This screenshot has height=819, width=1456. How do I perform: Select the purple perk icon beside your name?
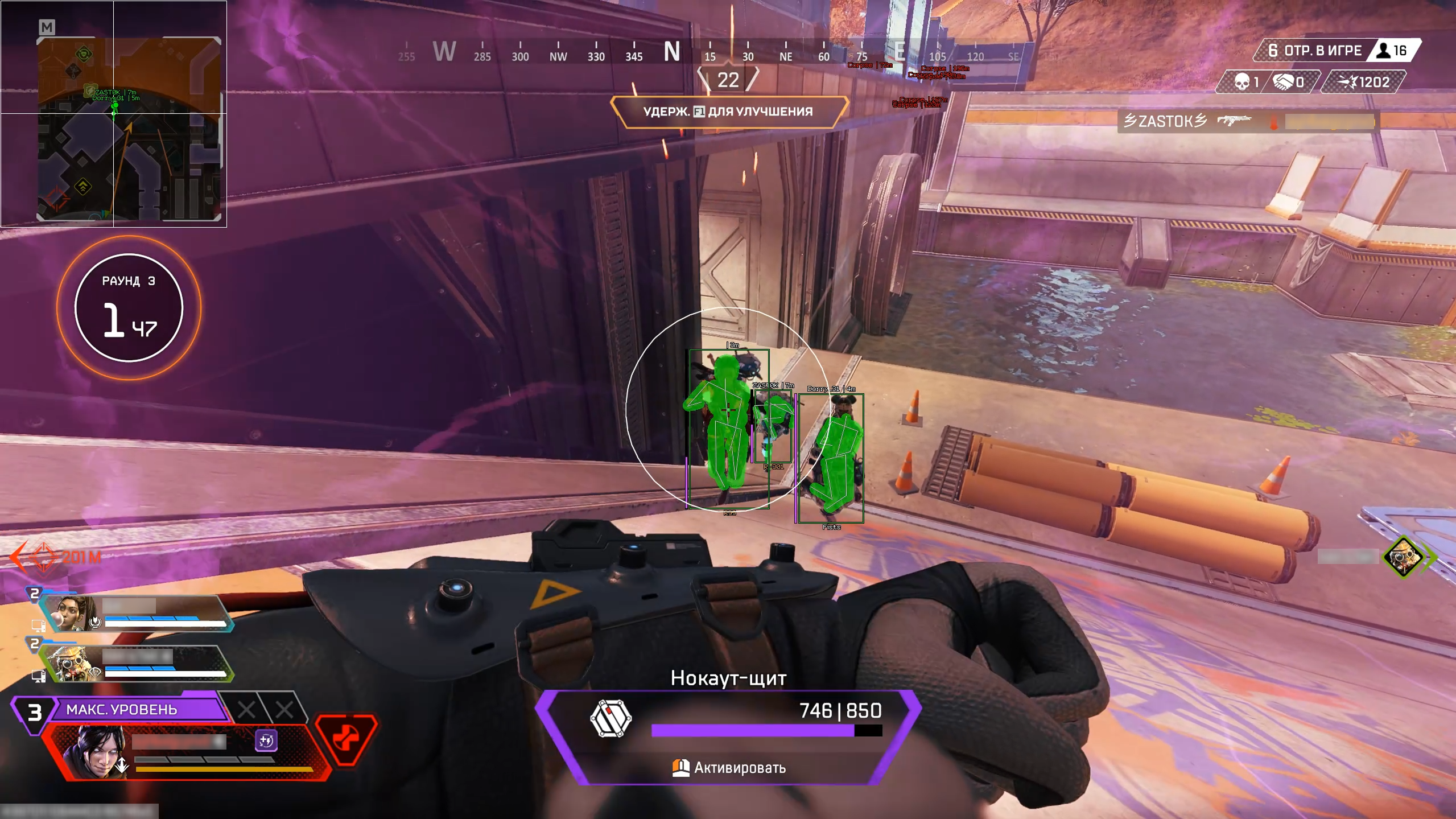[266, 740]
